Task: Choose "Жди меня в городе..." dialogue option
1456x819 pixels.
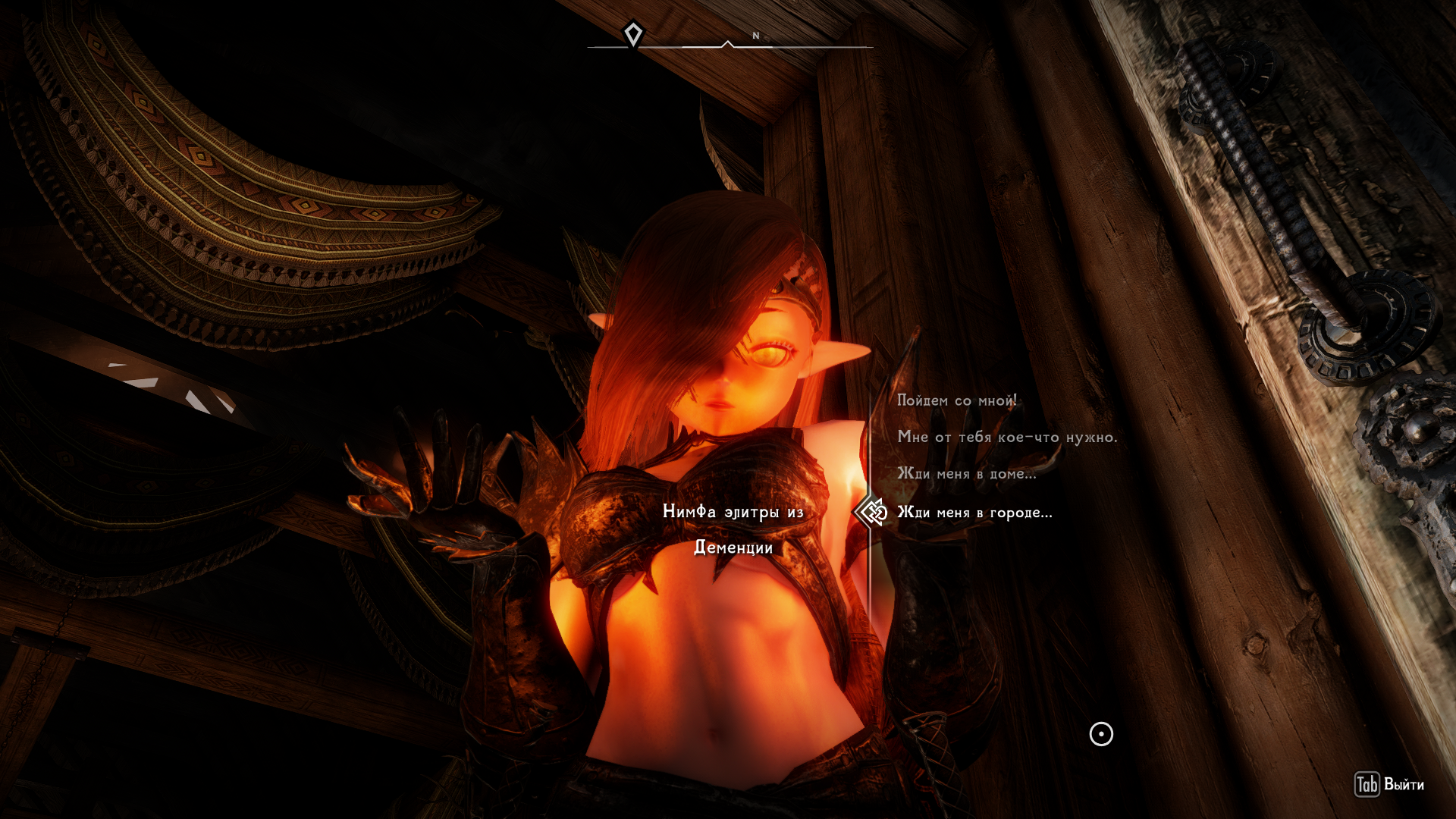Action: tap(974, 513)
